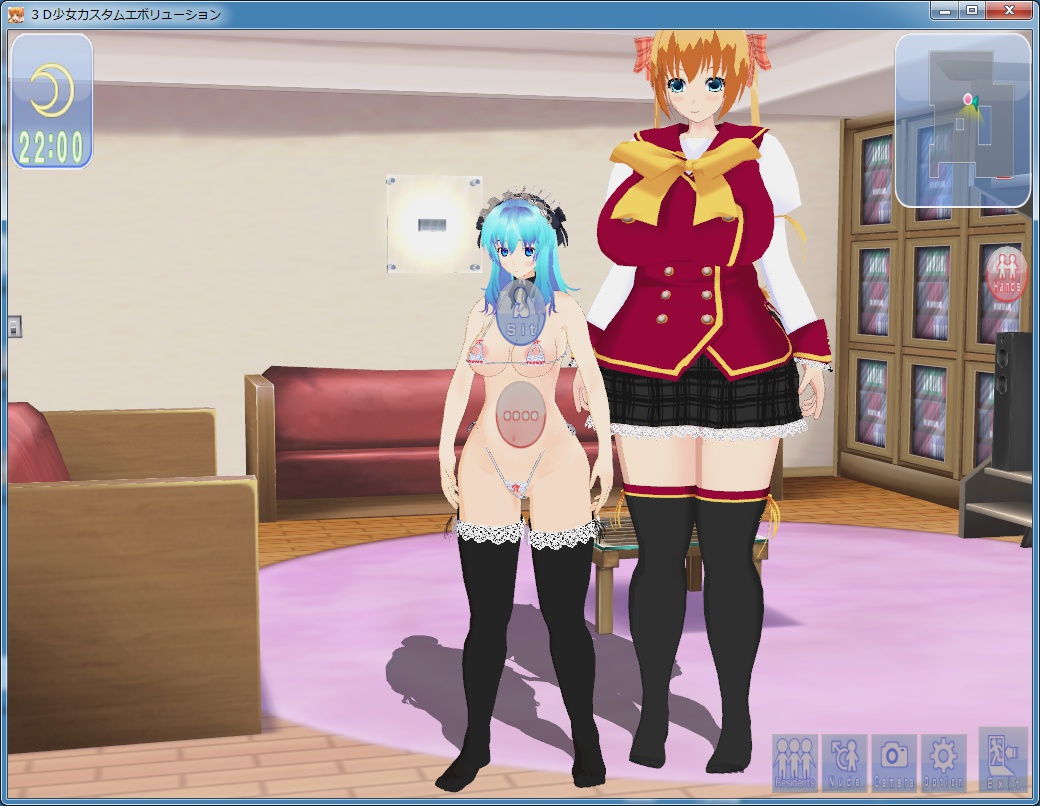This screenshot has height=806, width=1040.
Task: Click the moon clock time panel
Action: 52,101
